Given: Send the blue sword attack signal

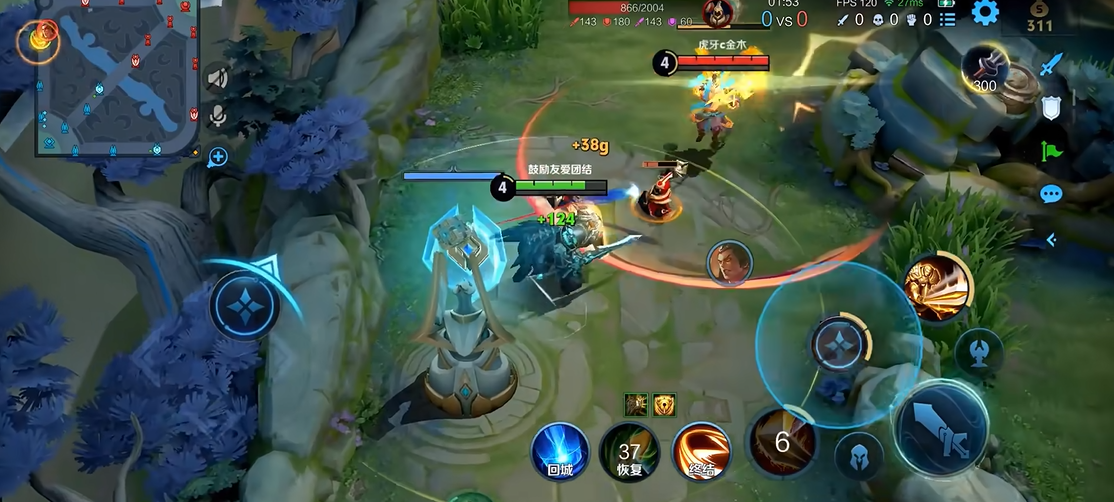Looking at the screenshot, I should pyautogui.click(x=1050, y=66).
